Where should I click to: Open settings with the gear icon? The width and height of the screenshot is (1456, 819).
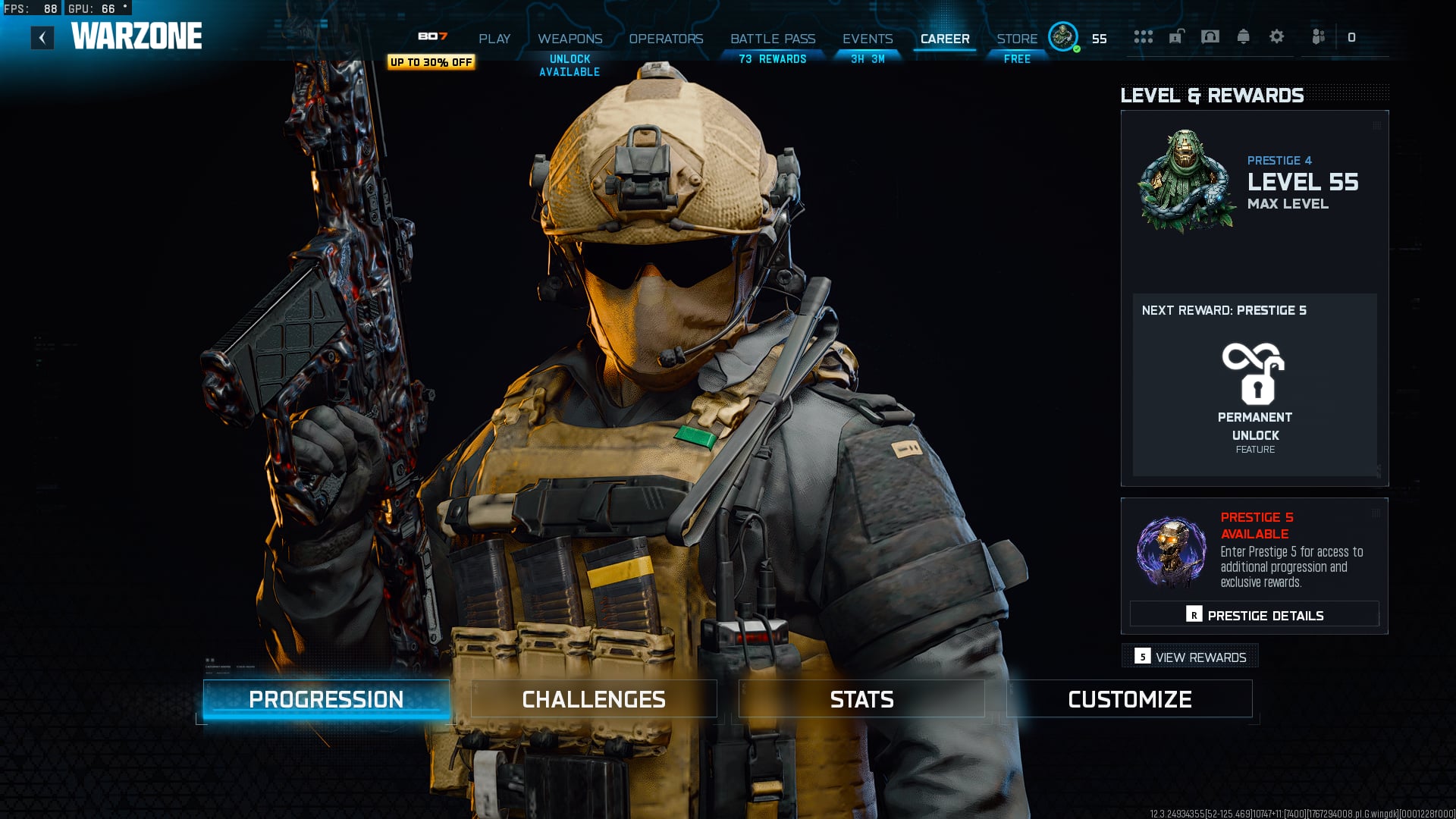pyautogui.click(x=1277, y=36)
